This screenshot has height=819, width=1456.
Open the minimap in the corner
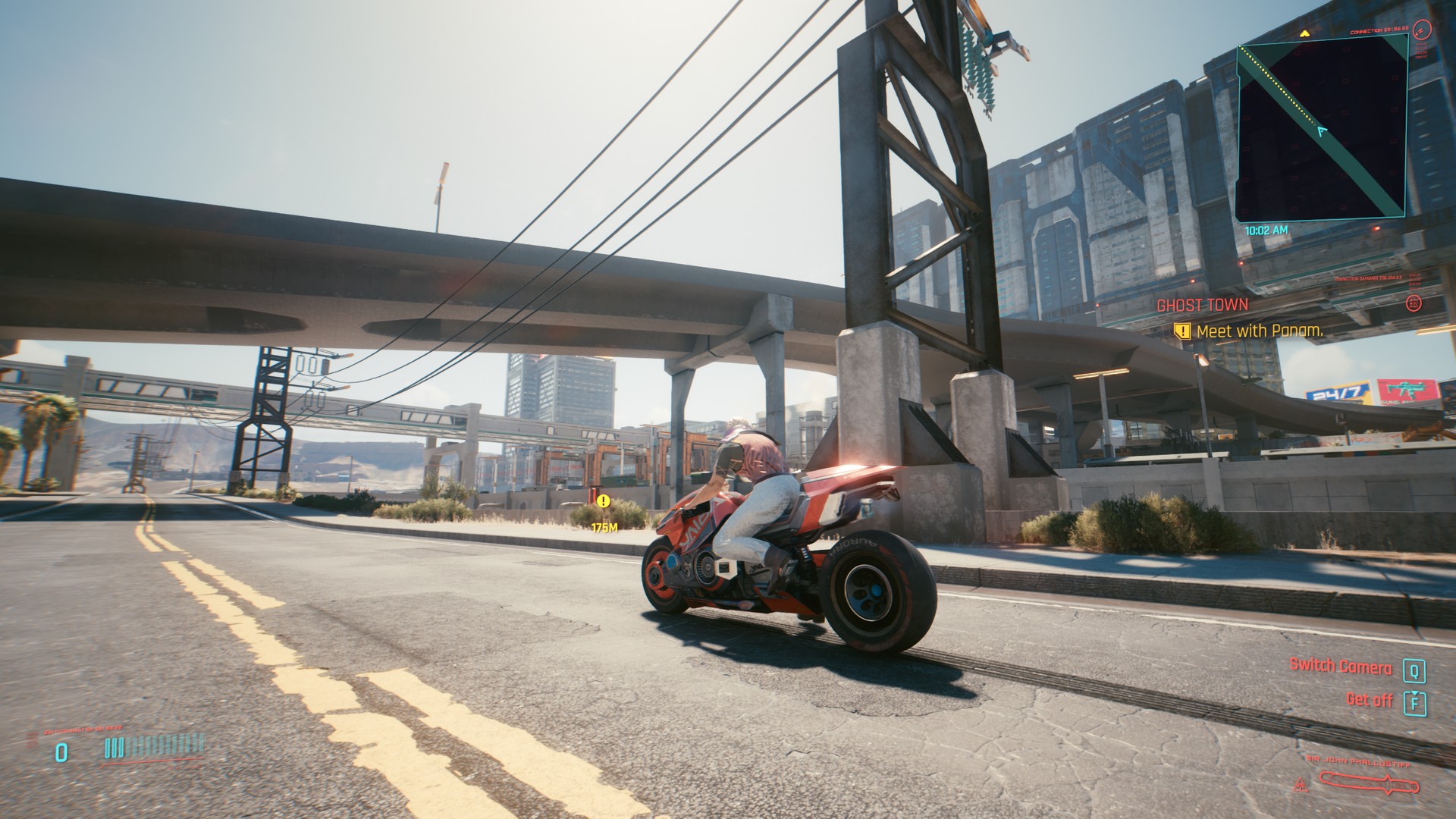pos(1322,129)
